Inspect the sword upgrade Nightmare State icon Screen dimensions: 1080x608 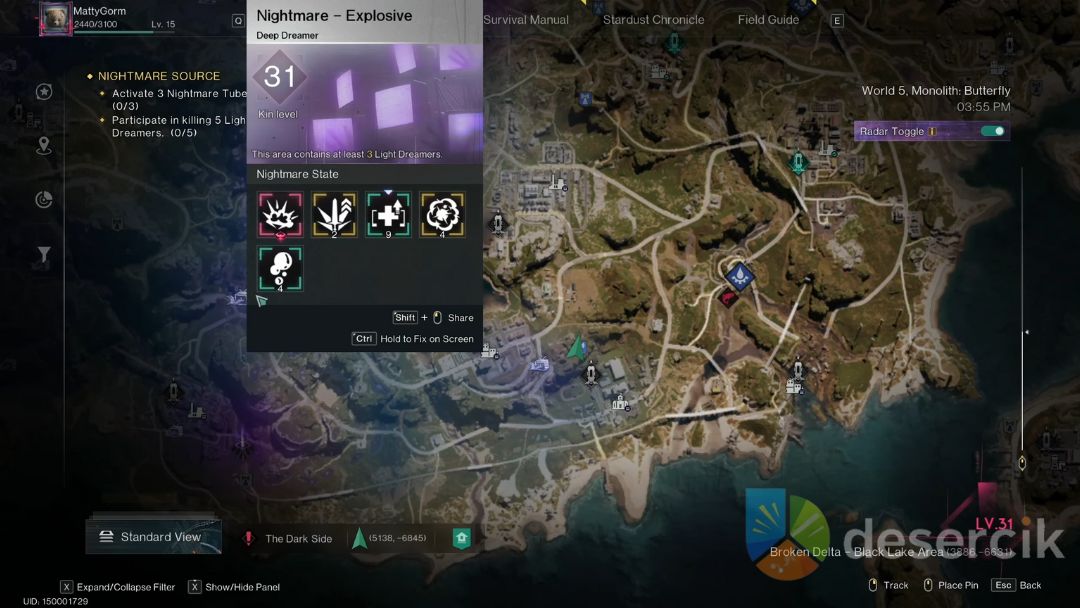click(334, 213)
